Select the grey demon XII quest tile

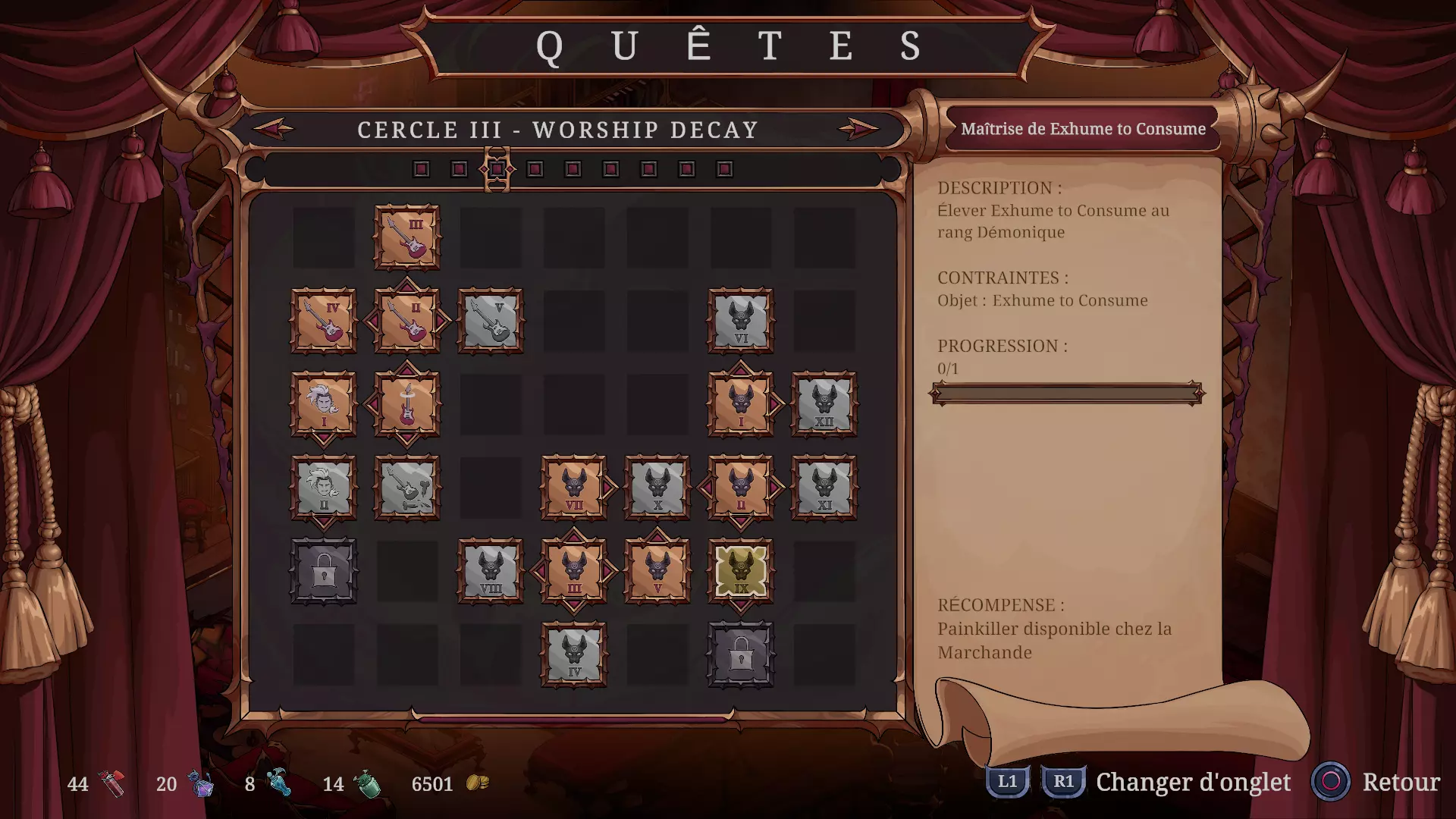point(824,404)
